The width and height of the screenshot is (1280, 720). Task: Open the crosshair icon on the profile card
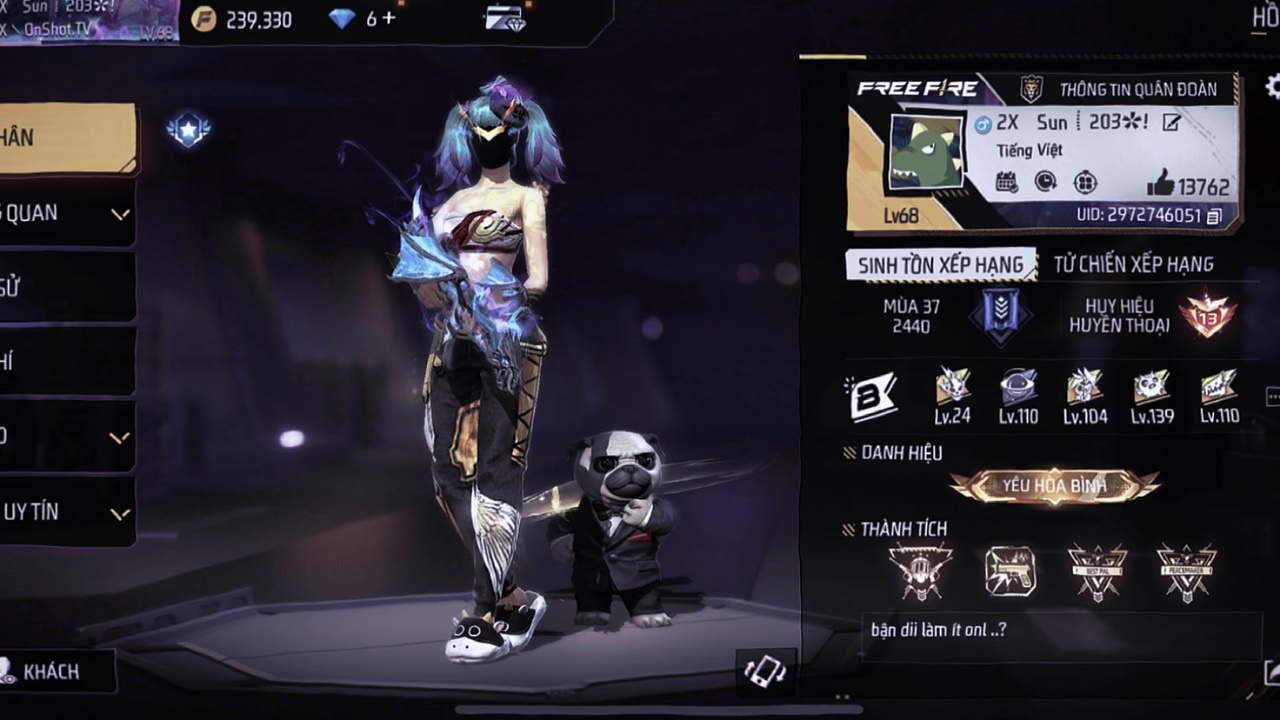pyautogui.click(x=1085, y=182)
